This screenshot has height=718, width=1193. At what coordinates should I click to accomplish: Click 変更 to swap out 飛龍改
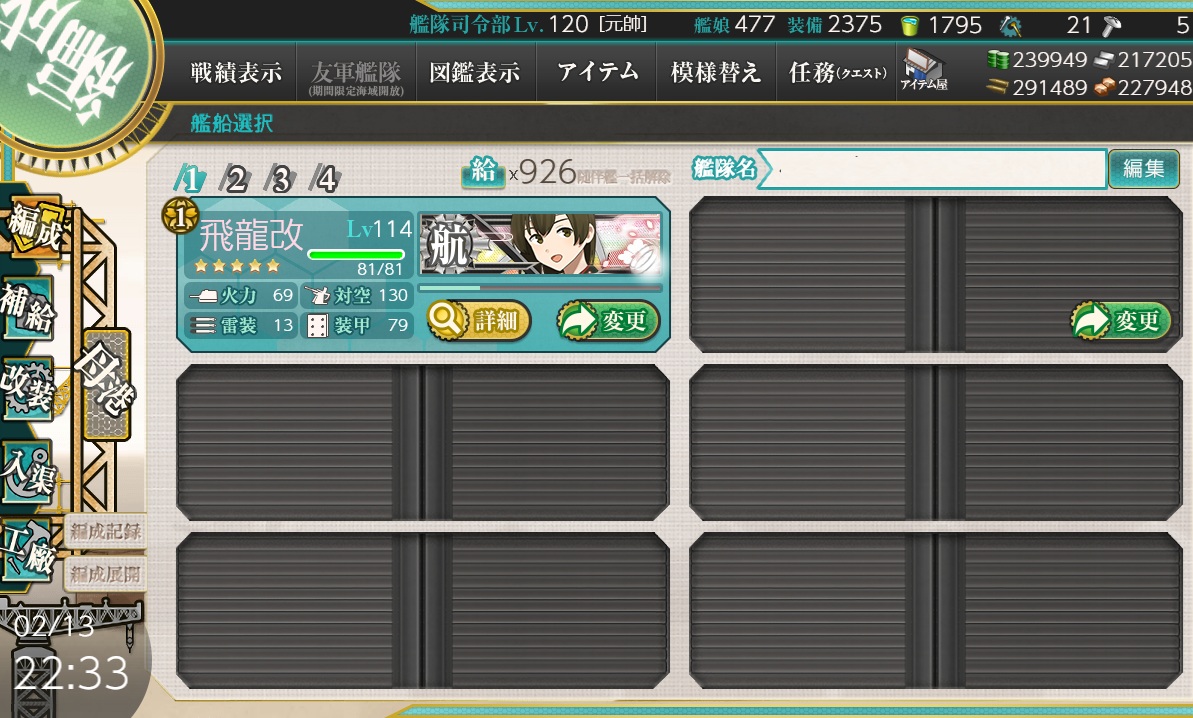(x=608, y=321)
